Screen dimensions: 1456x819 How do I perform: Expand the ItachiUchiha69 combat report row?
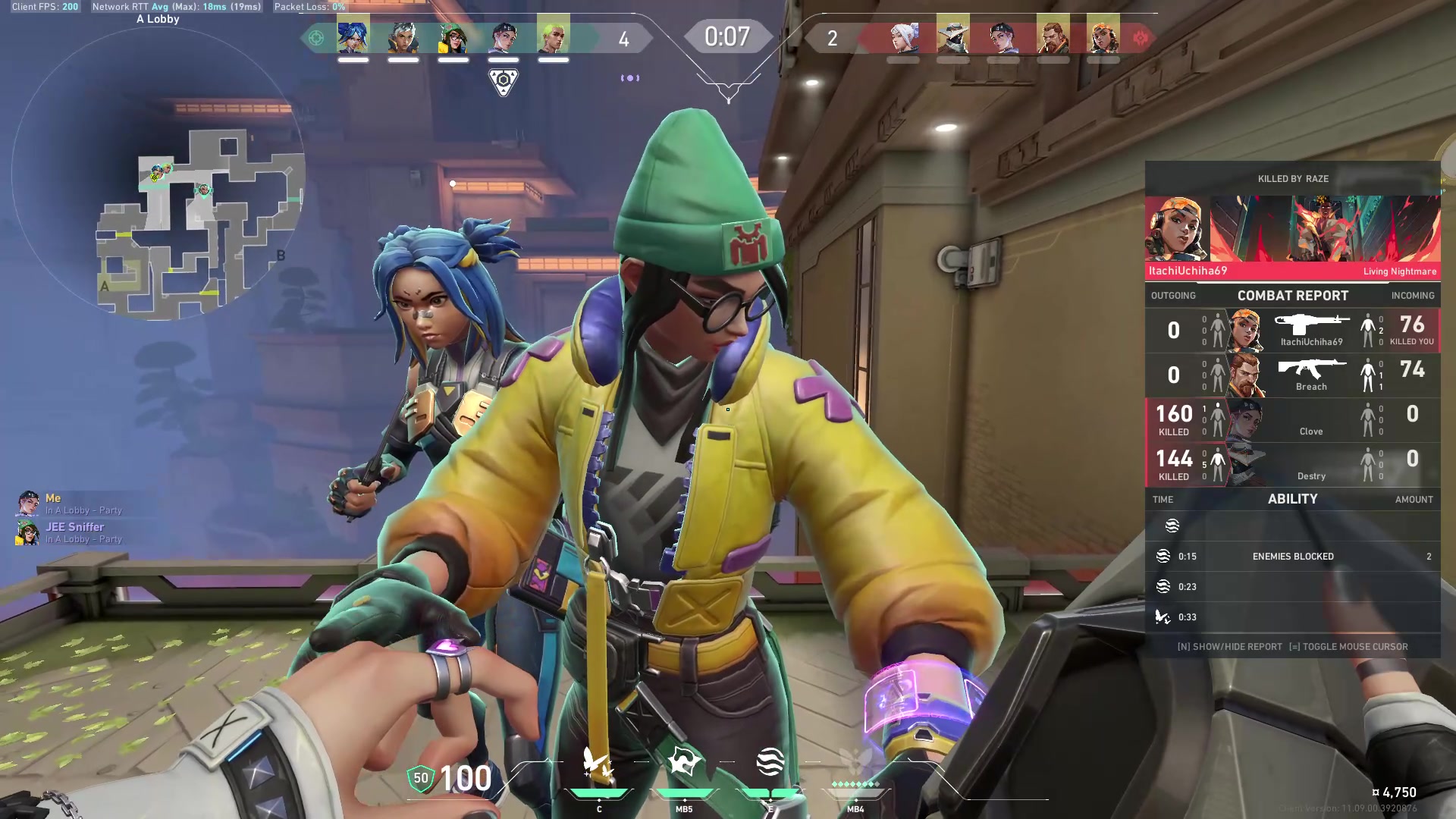point(1293,331)
